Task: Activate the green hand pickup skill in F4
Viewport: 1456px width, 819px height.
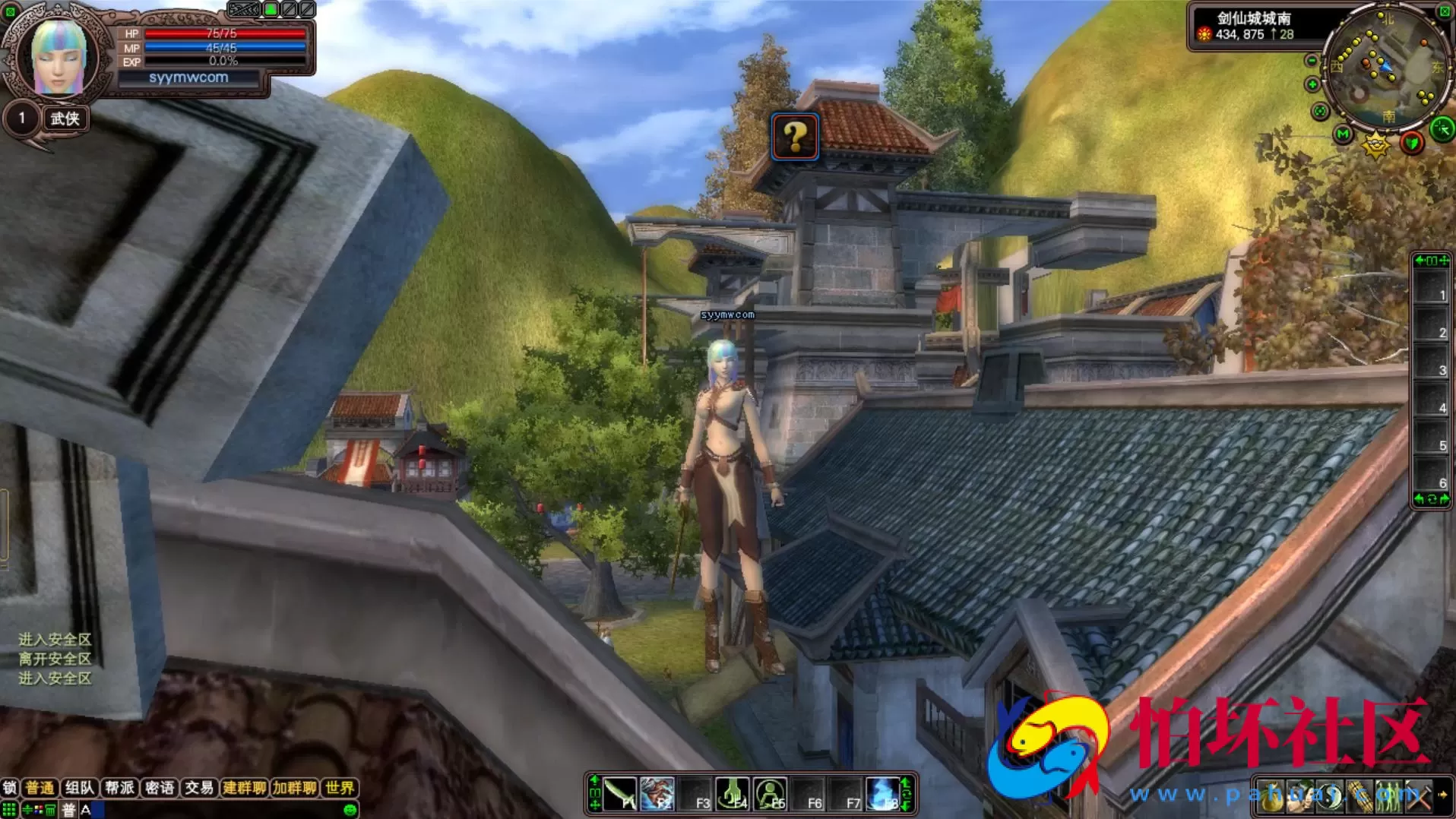Action: [x=733, y=794]
